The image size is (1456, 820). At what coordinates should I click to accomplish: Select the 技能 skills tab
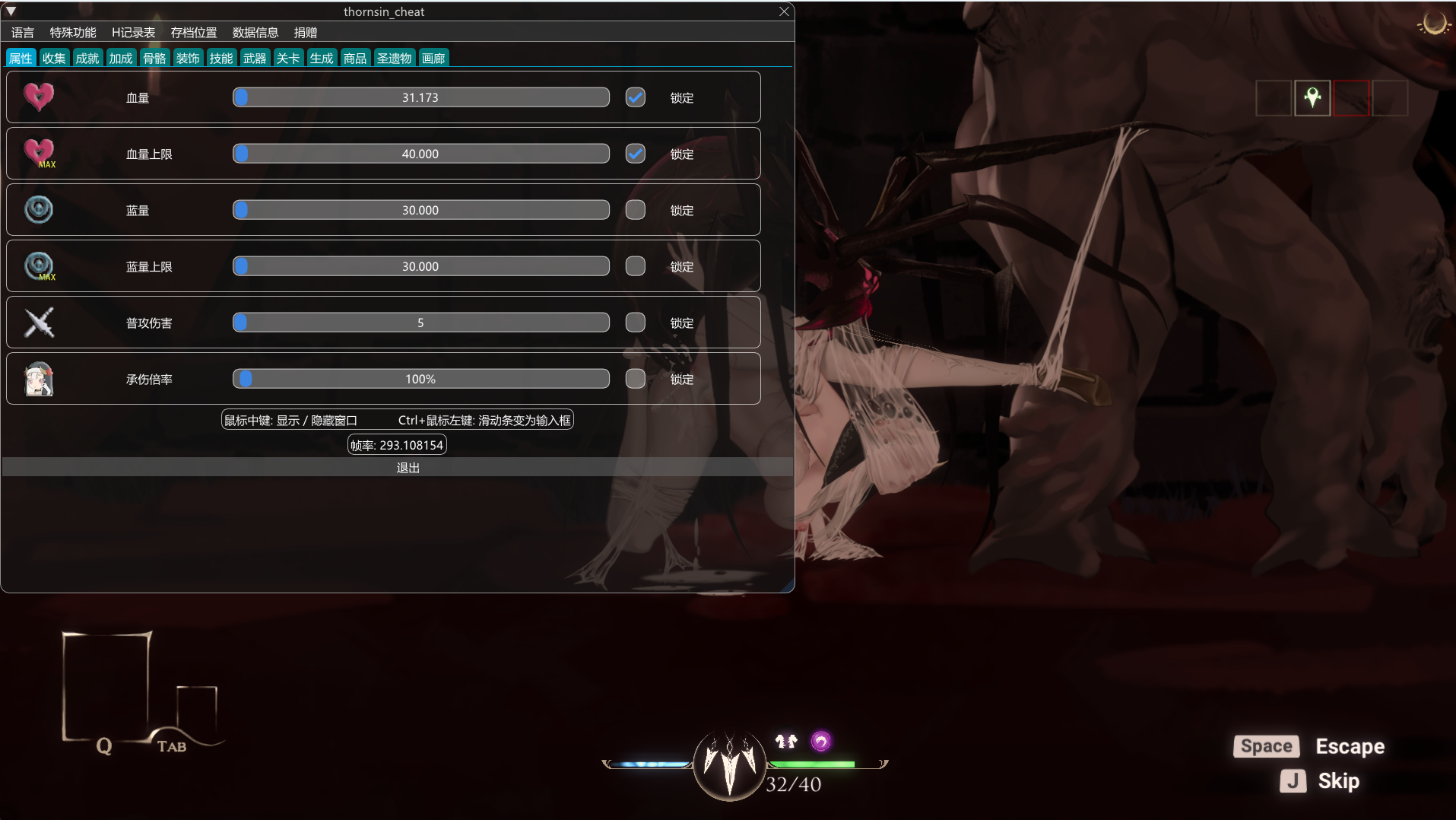(x=221, y=59)
